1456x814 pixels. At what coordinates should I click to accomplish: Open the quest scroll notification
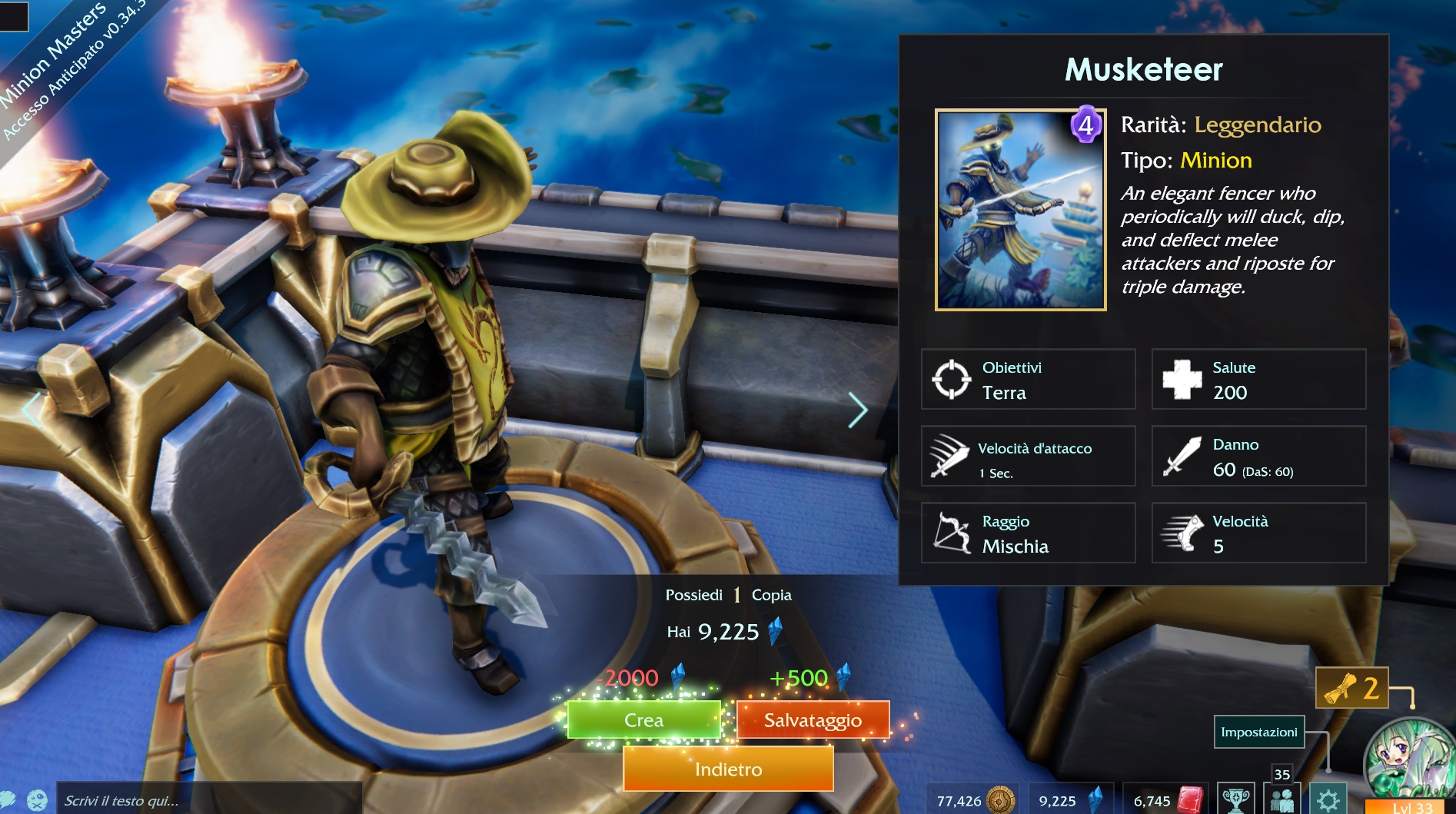pyautogui.click(x=1351, y=688)
